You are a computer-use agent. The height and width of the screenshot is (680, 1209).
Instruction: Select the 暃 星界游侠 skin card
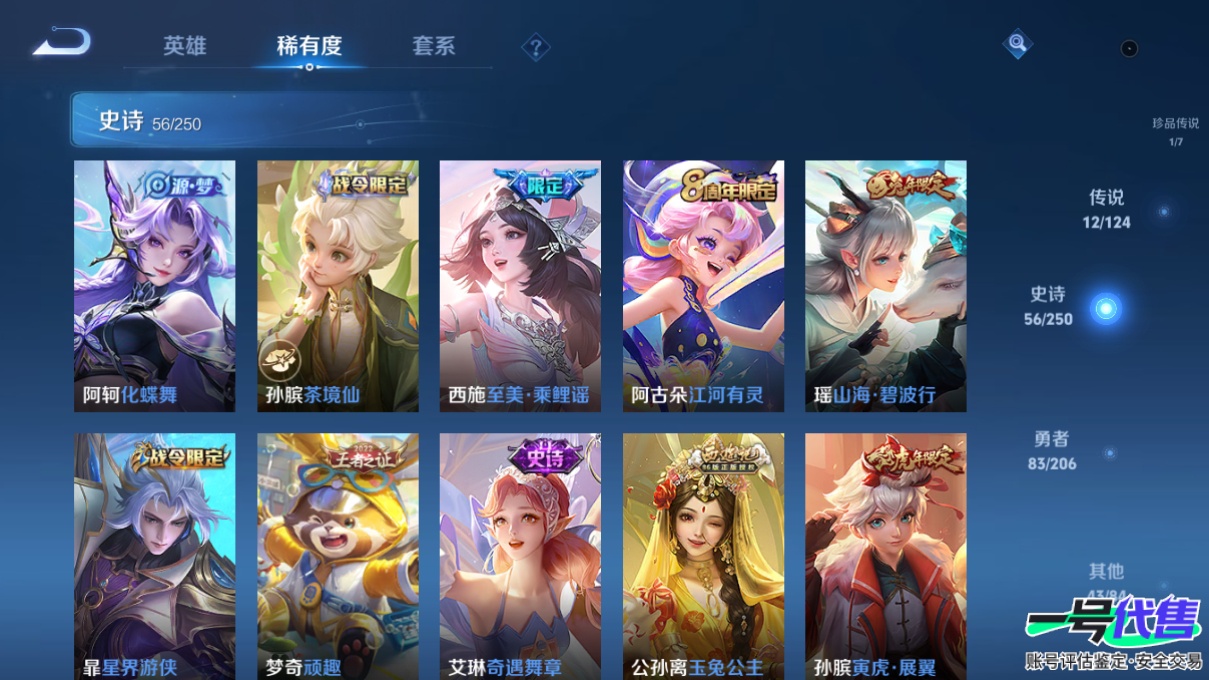click(x=155, y=556)
